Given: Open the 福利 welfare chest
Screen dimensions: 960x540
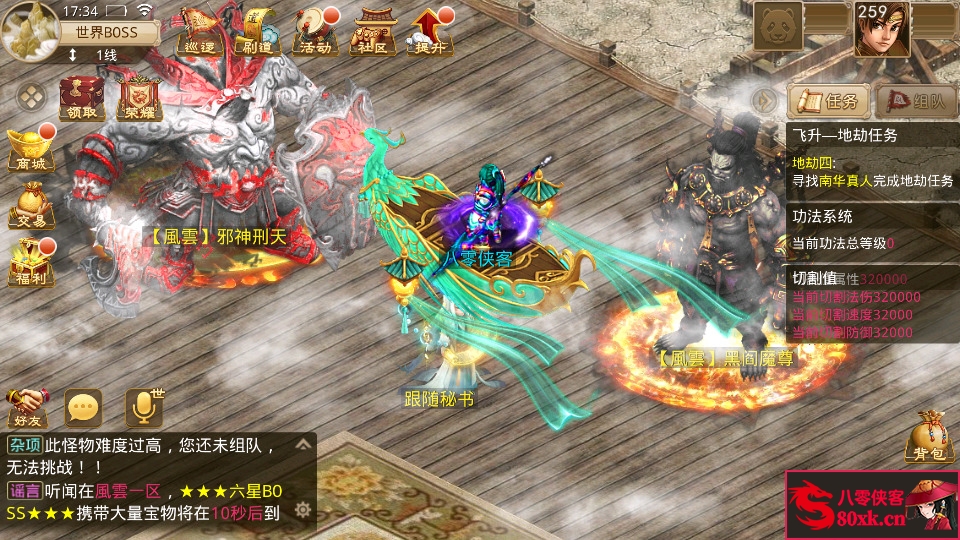Looking at the screenshot, I should (x=30, y=262).
